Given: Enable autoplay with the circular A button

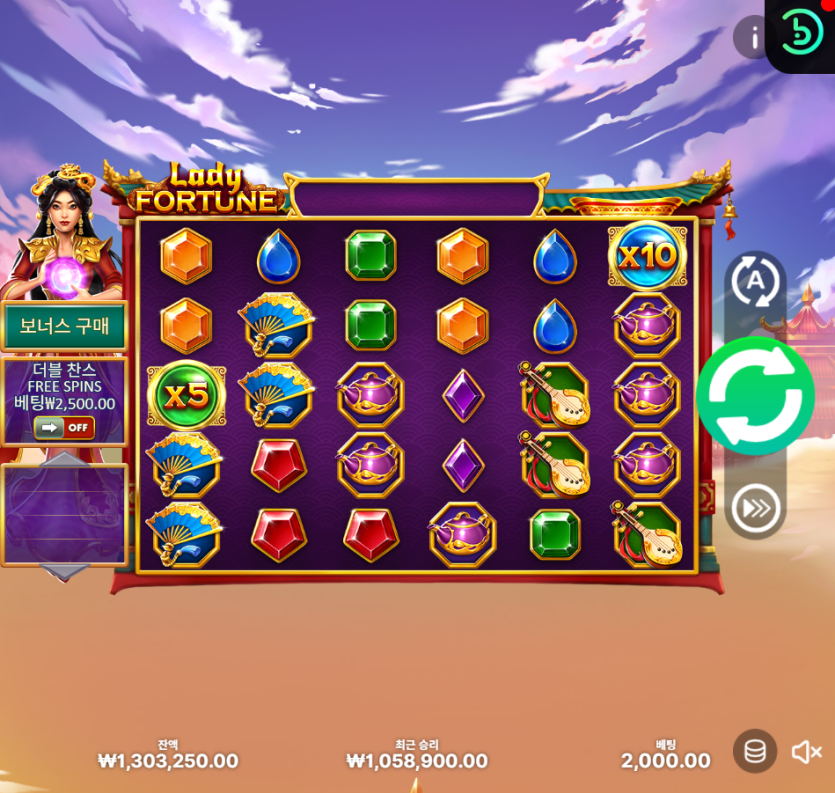Looking at the screenshot, I should (x=755, y=281).
